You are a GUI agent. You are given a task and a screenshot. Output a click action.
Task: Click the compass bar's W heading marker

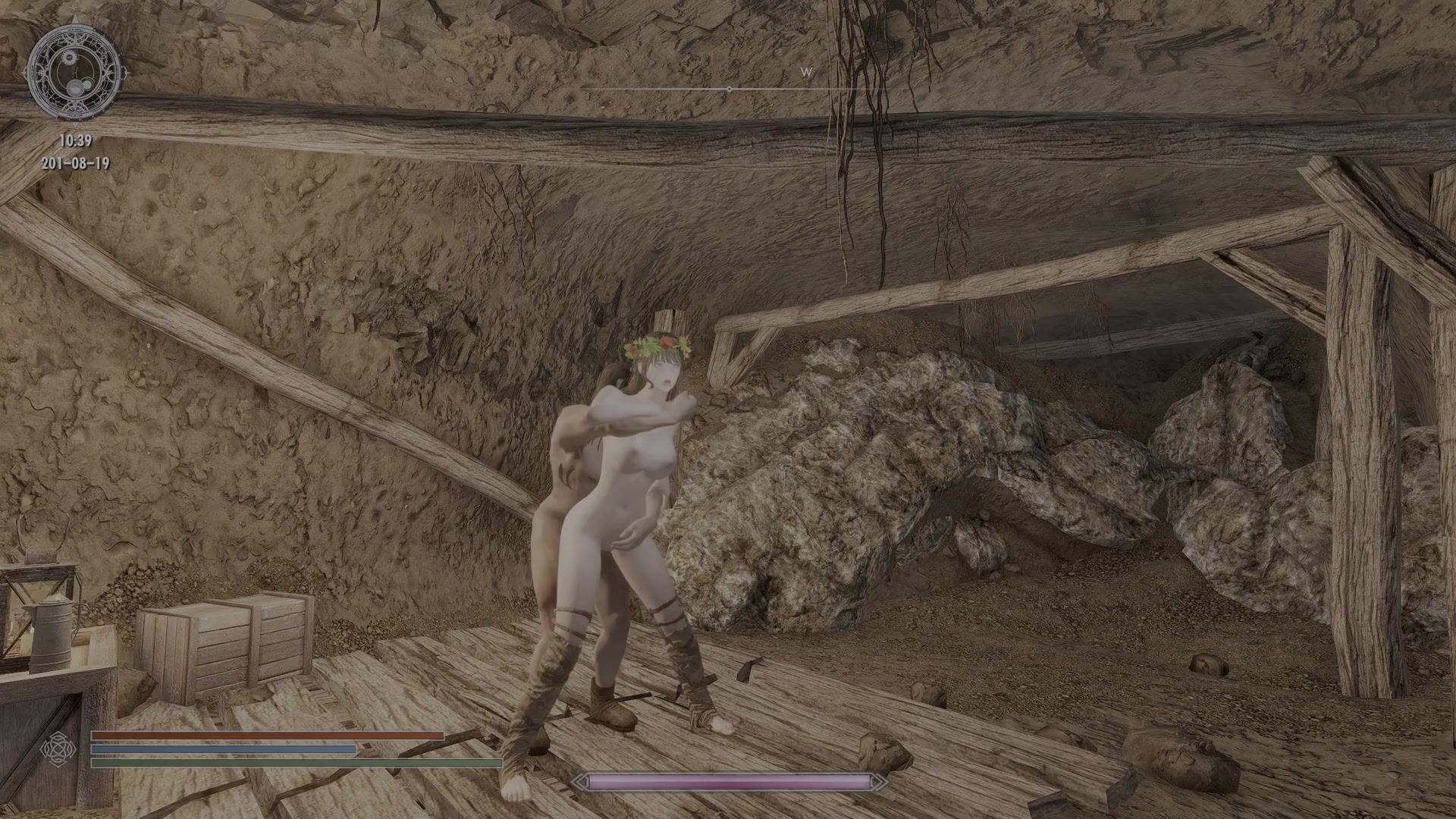806,73
